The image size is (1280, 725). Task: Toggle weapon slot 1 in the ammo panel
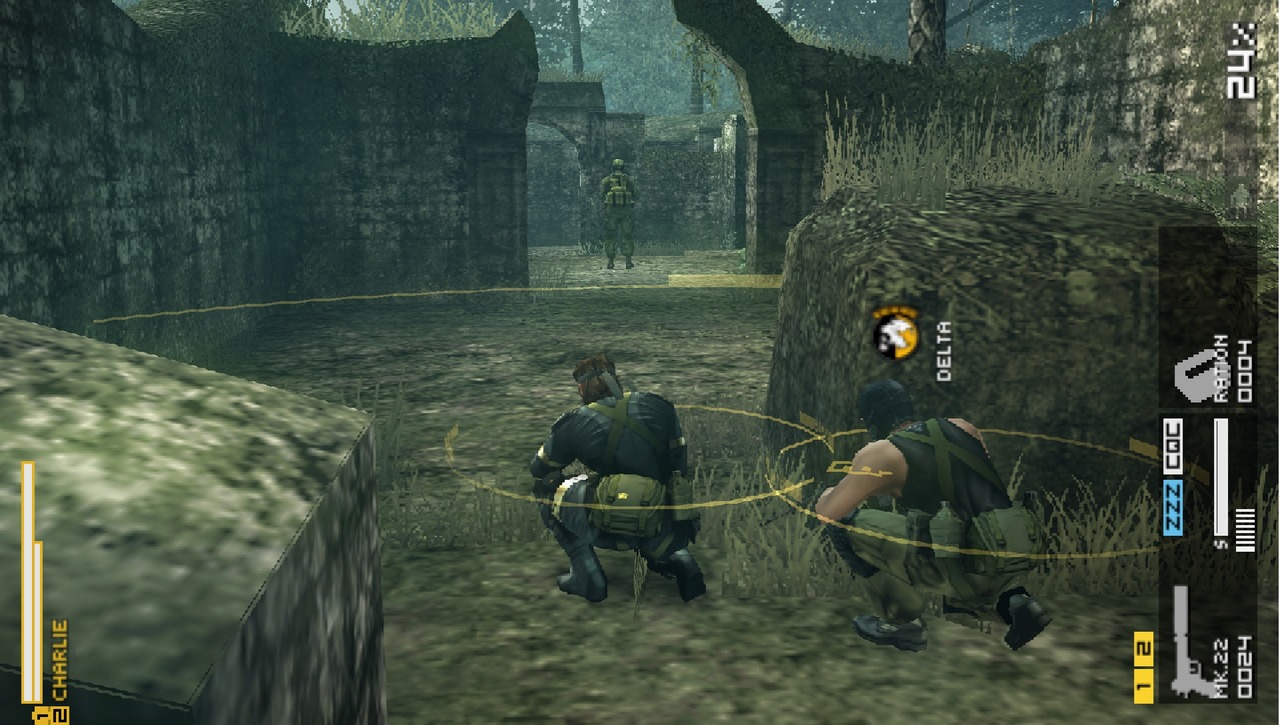tap(1144, 684)
